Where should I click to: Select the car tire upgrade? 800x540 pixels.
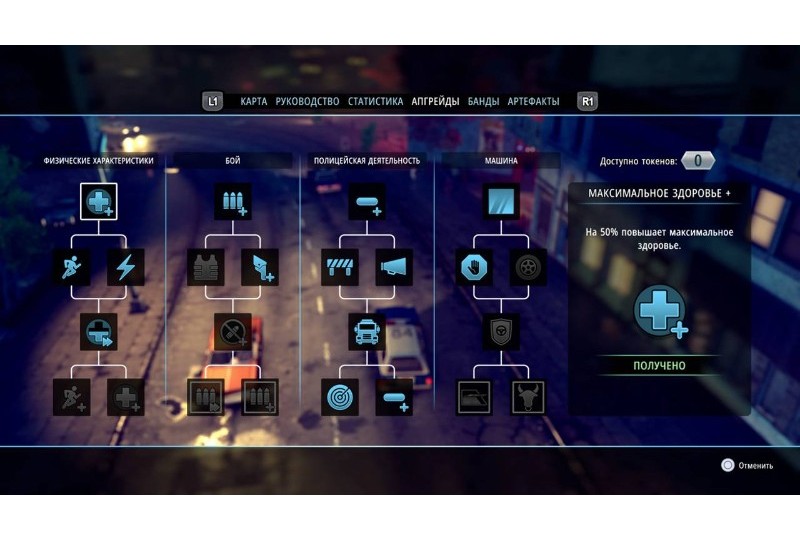[527, 267]
